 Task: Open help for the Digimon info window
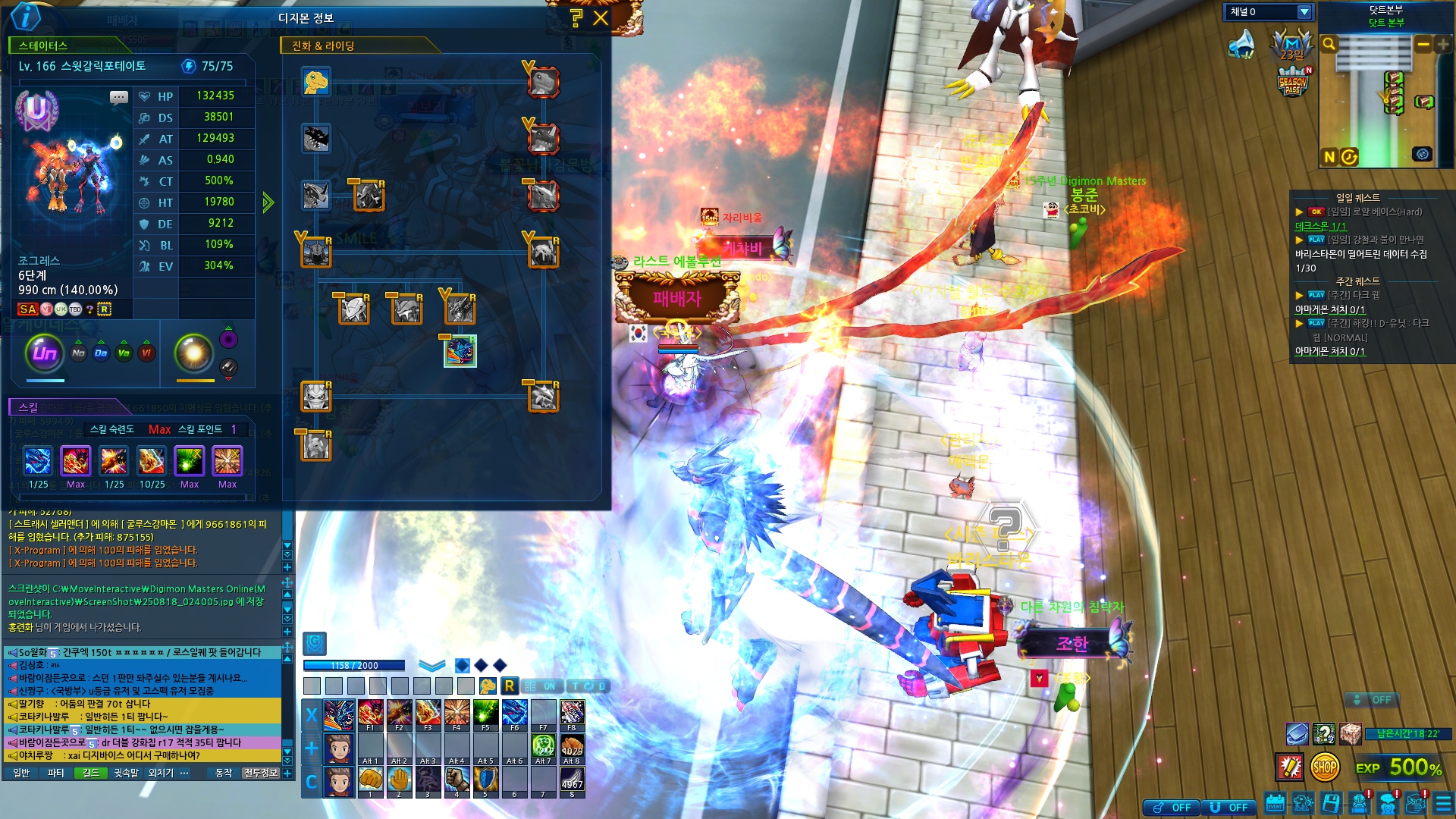tap(576, 18)
